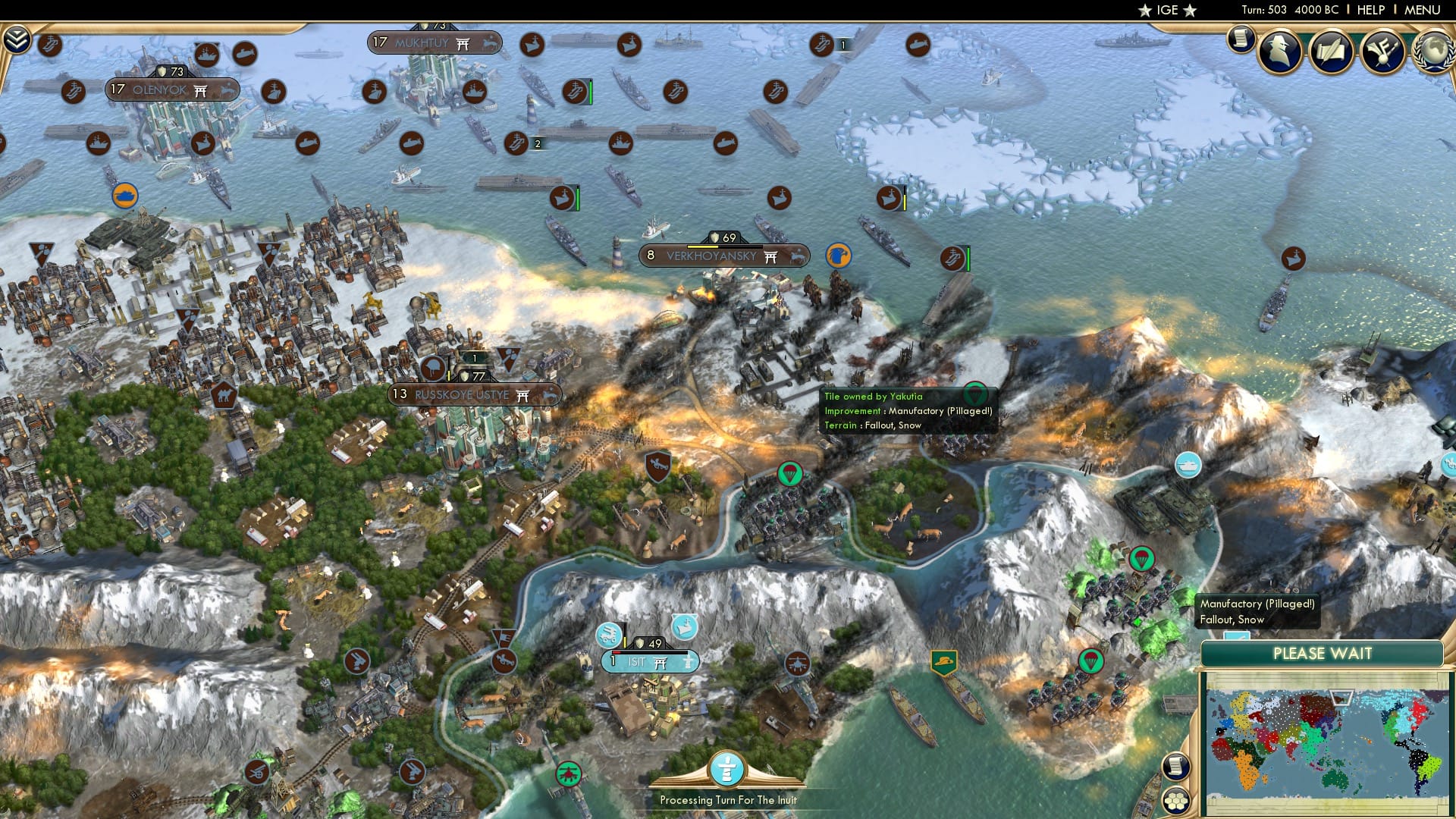Expand the Mukhtuy city banner
The width and height of the screenshot is (1456, 819).
click(x=432, y=43)
